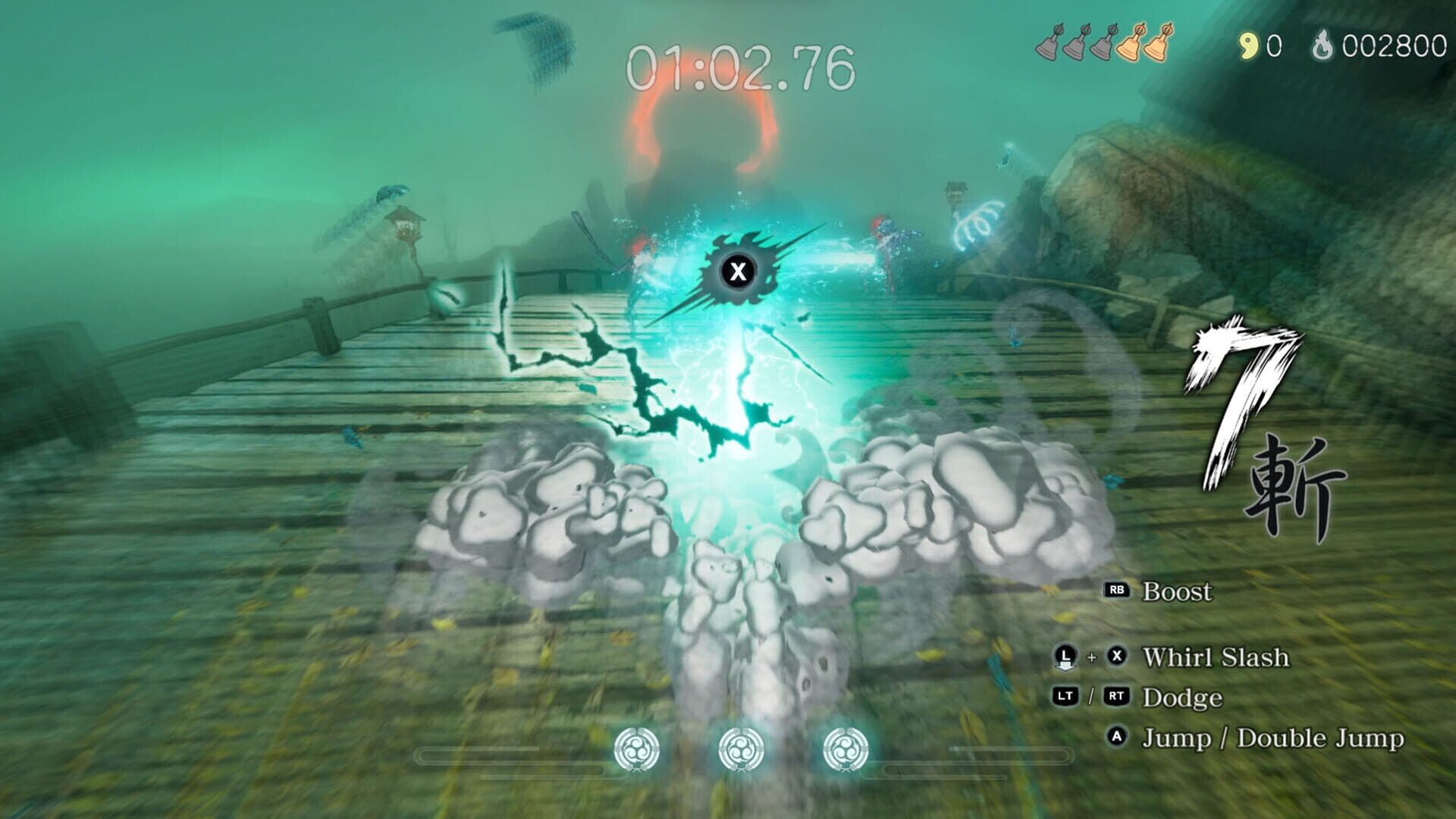This screenshot has height=819, width=1456.
Task: Click the blue flame icon beside 002800
Action: pos(1323,45)
